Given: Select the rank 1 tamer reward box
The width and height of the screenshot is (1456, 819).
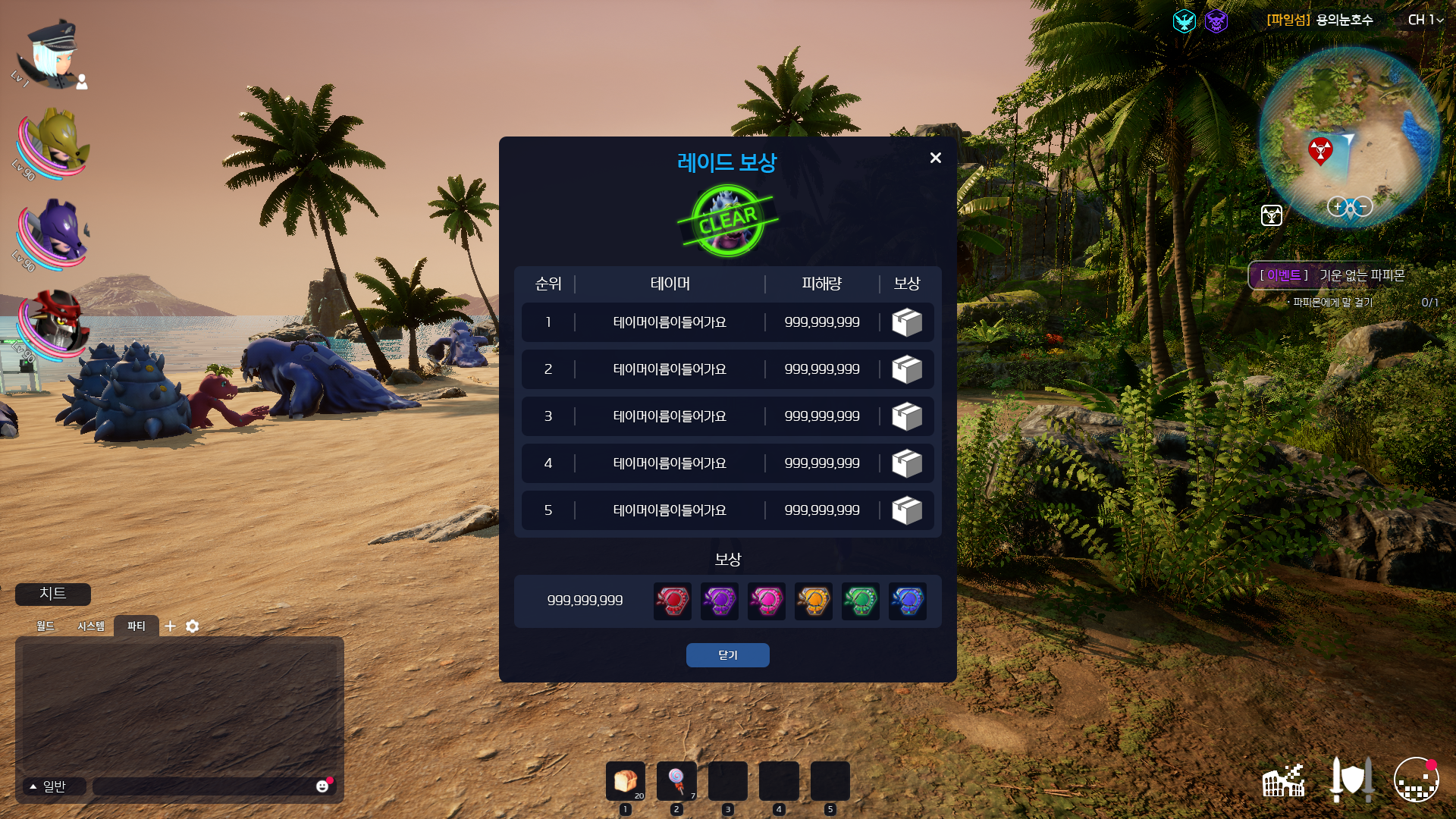Looking at the screenshot, I should tap(907, 322).
